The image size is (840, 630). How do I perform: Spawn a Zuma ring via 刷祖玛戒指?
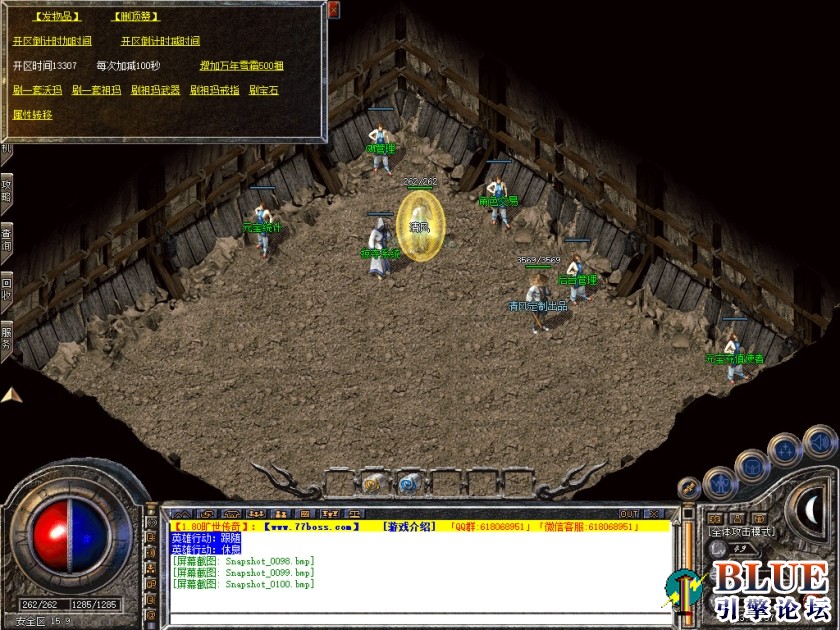pos(214,90)
